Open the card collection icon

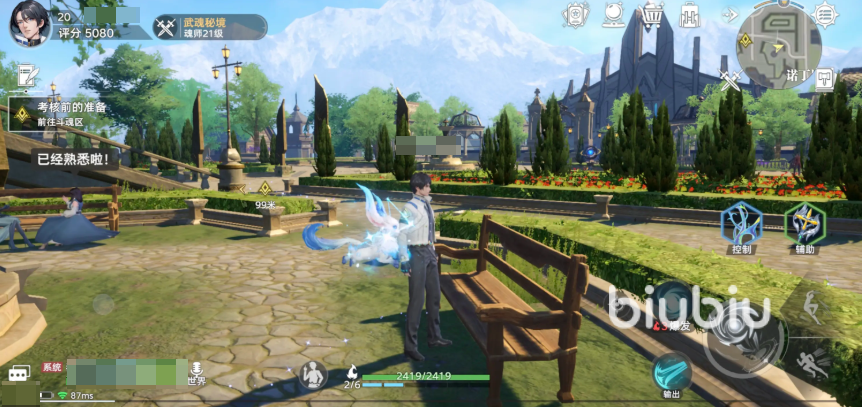[x=576, y=15]
